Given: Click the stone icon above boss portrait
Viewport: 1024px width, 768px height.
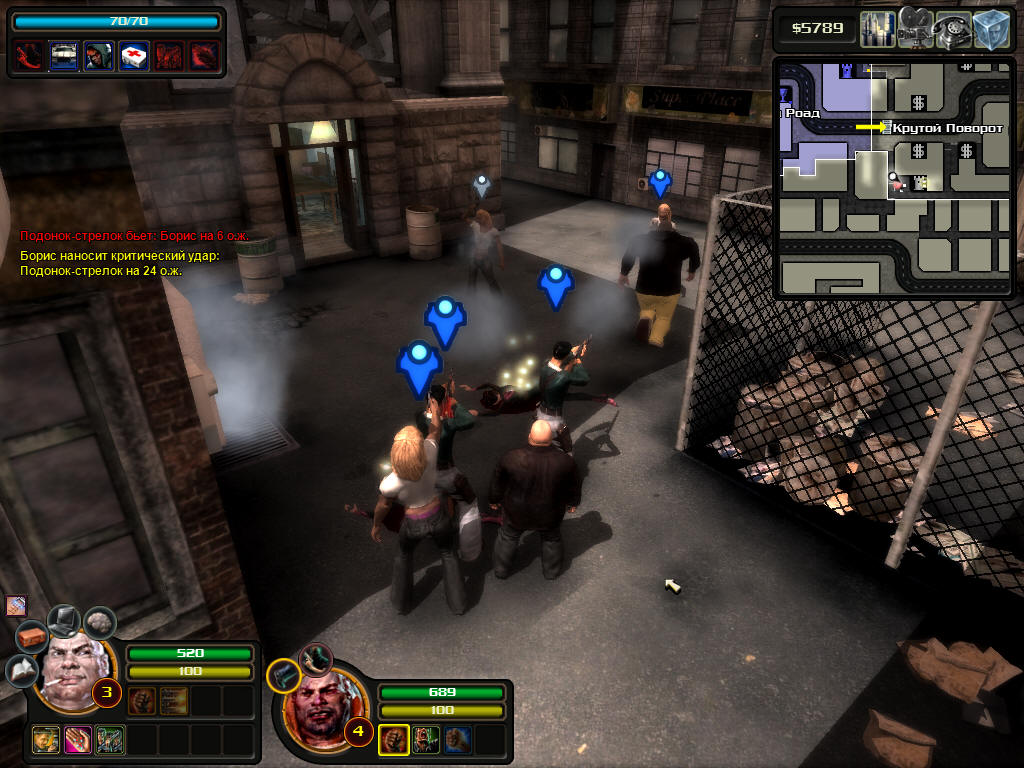Looking at the screenshot, I should [x=98, y=623].
